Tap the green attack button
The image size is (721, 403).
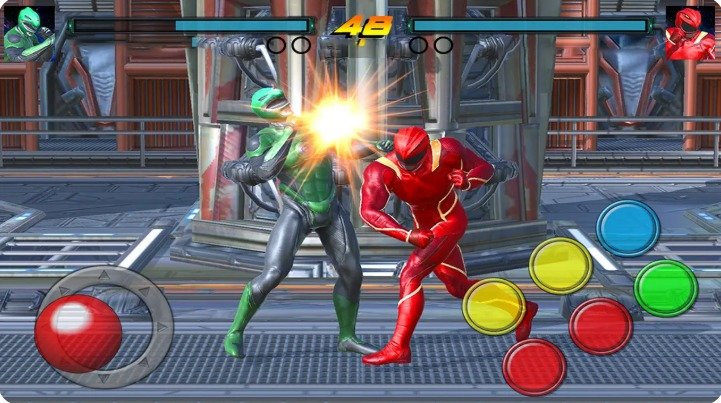(665, 288)
